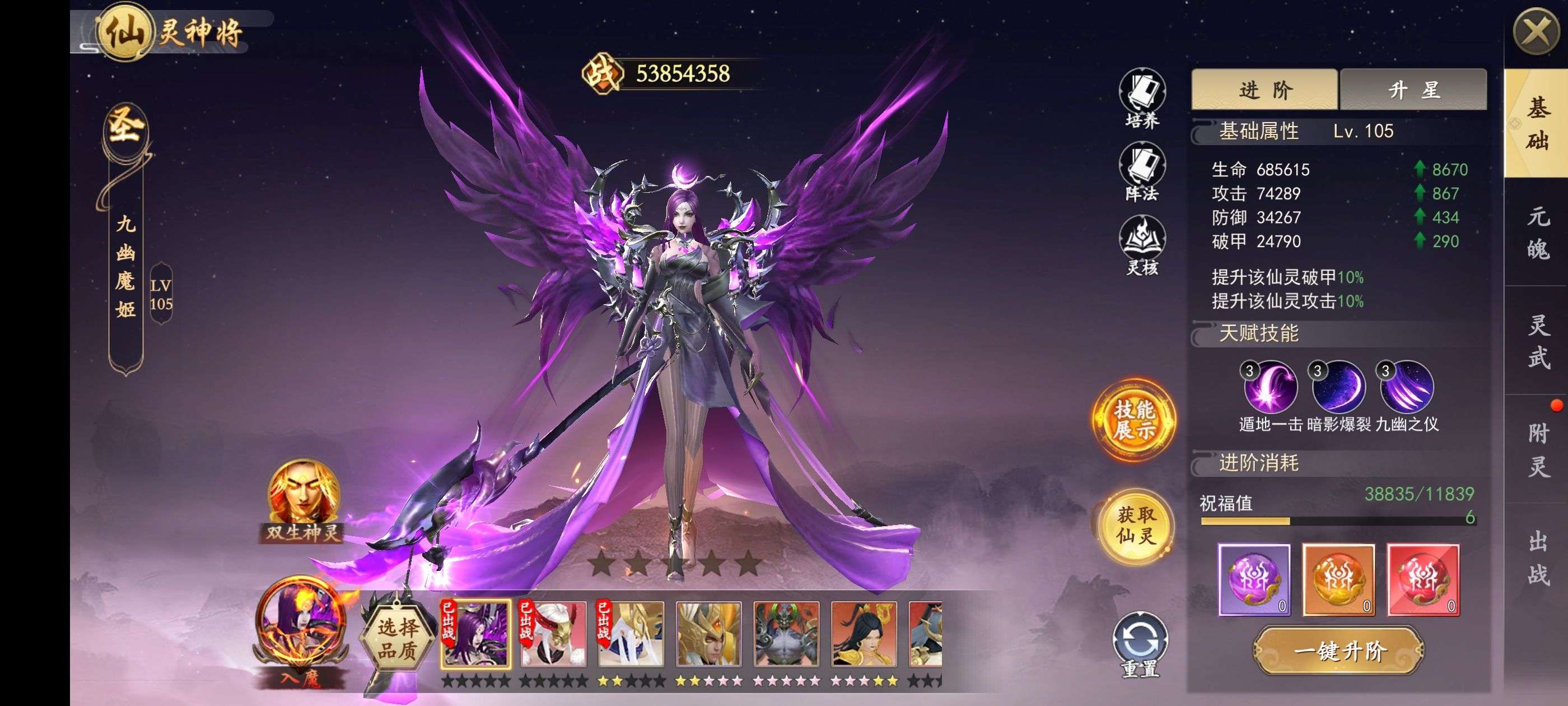This screenshot has height=706, width=1568.
Task: Switch to the 升星 tab
Action: [x=1413, y=90]
